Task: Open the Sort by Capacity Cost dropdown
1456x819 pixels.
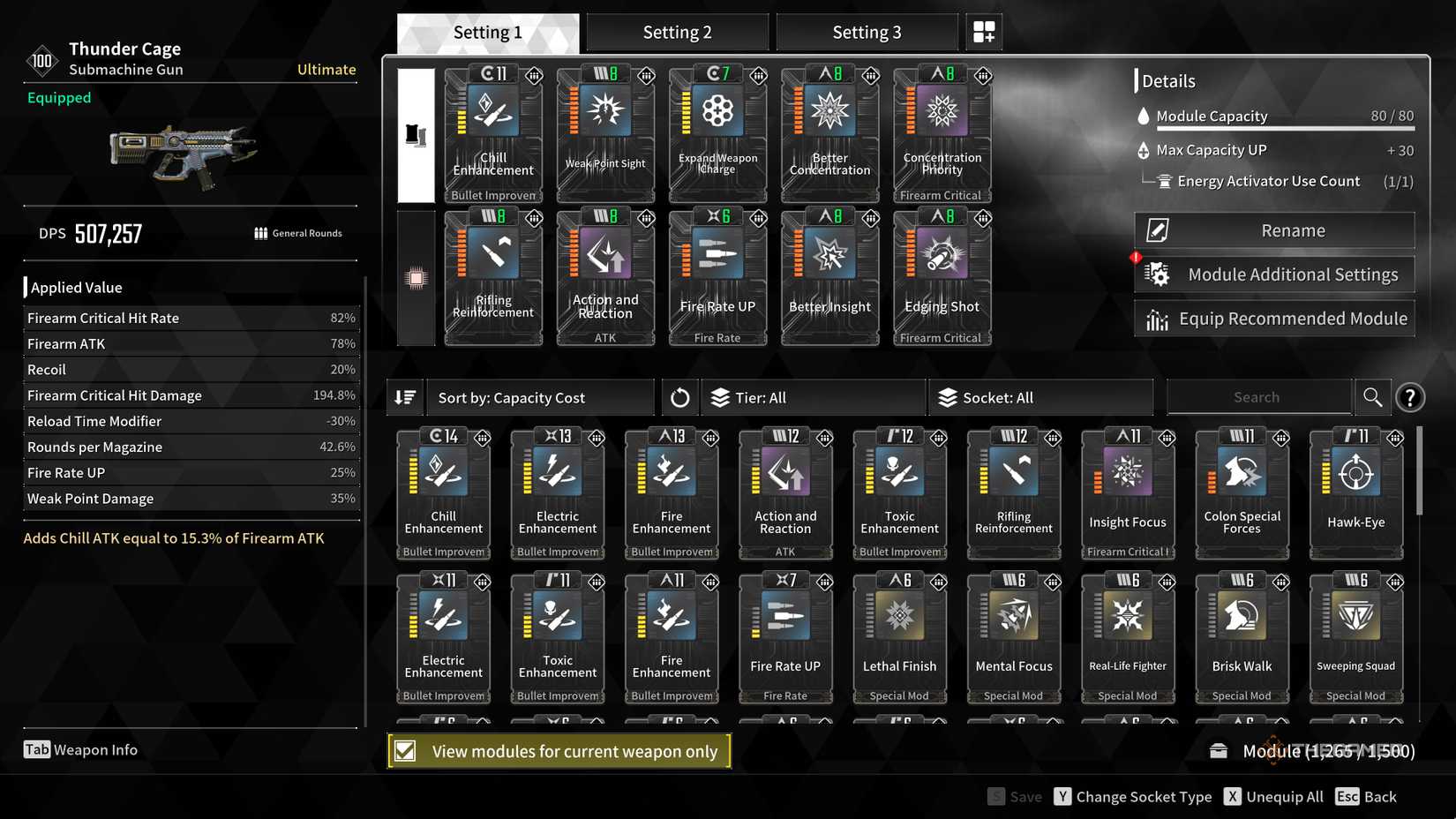Action: click(540, 397)
